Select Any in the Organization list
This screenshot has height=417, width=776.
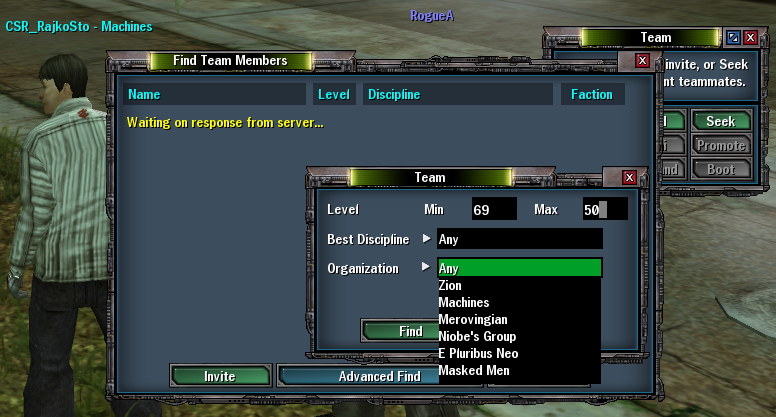pos(519,268)
